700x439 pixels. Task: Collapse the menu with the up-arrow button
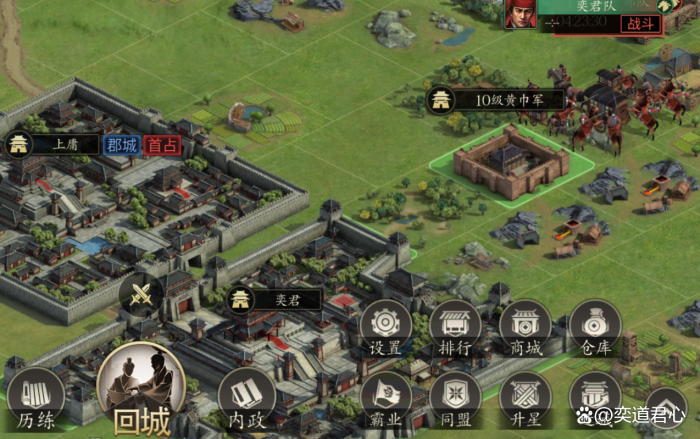(665, 407)
